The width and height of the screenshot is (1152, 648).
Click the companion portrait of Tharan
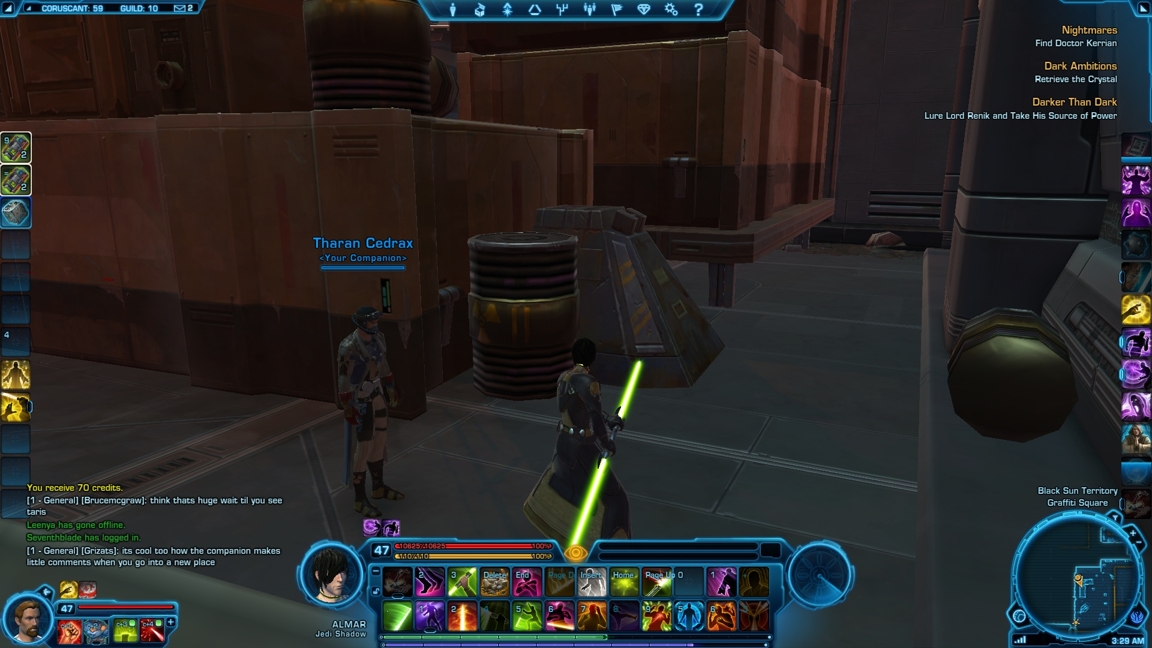tap(27, 619)
